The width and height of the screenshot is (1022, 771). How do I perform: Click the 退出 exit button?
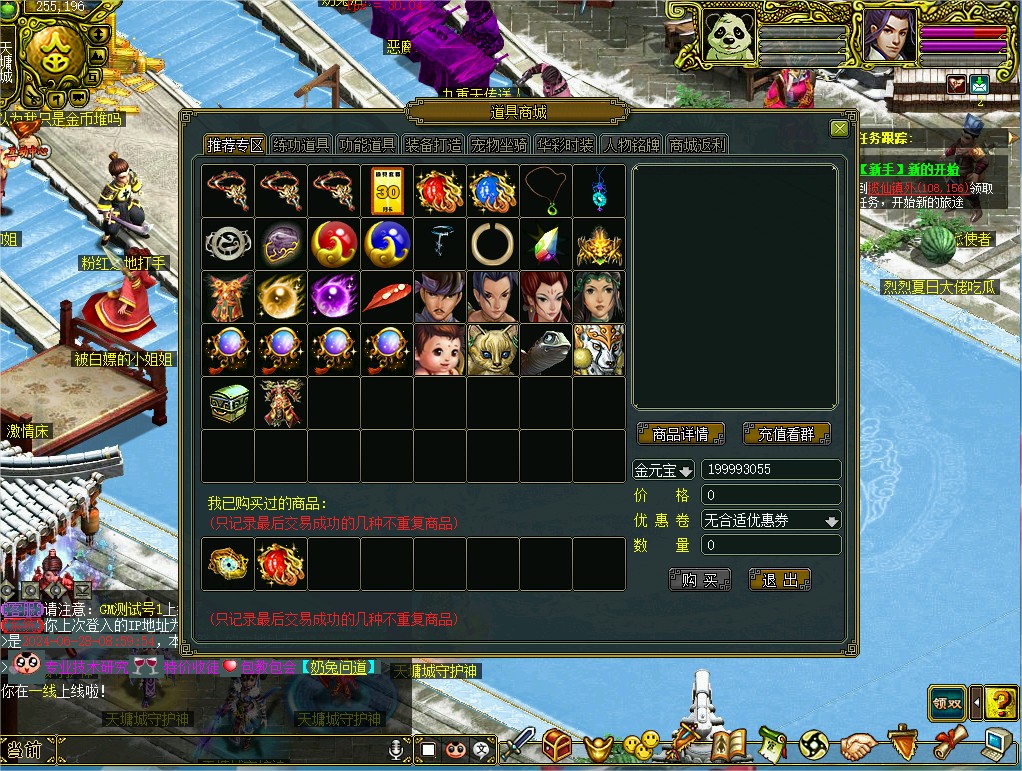pos(779,580)
